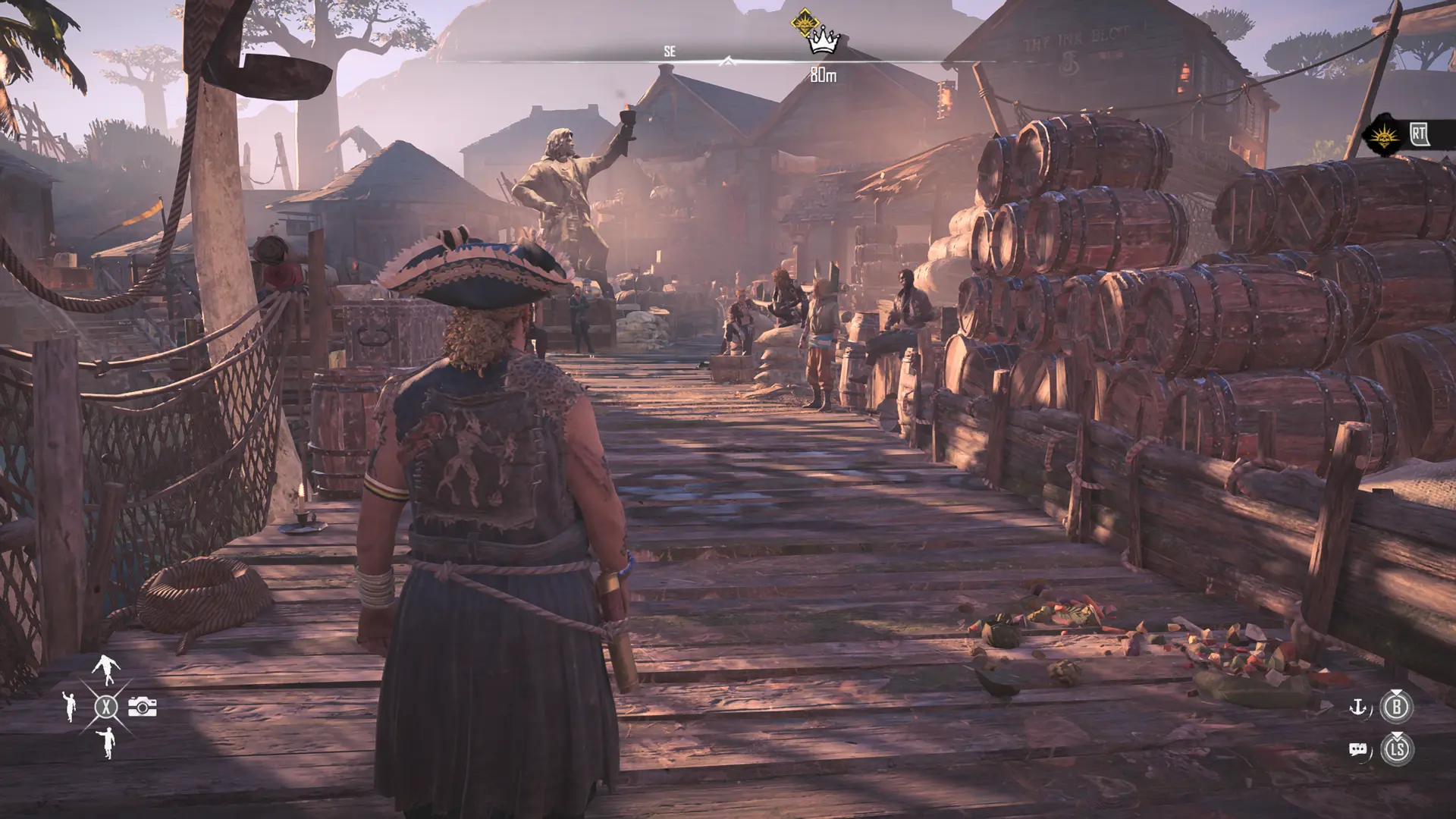Click the white crown objective marker
Screen dimensions: 1456x819
click(x=824, y=42)
